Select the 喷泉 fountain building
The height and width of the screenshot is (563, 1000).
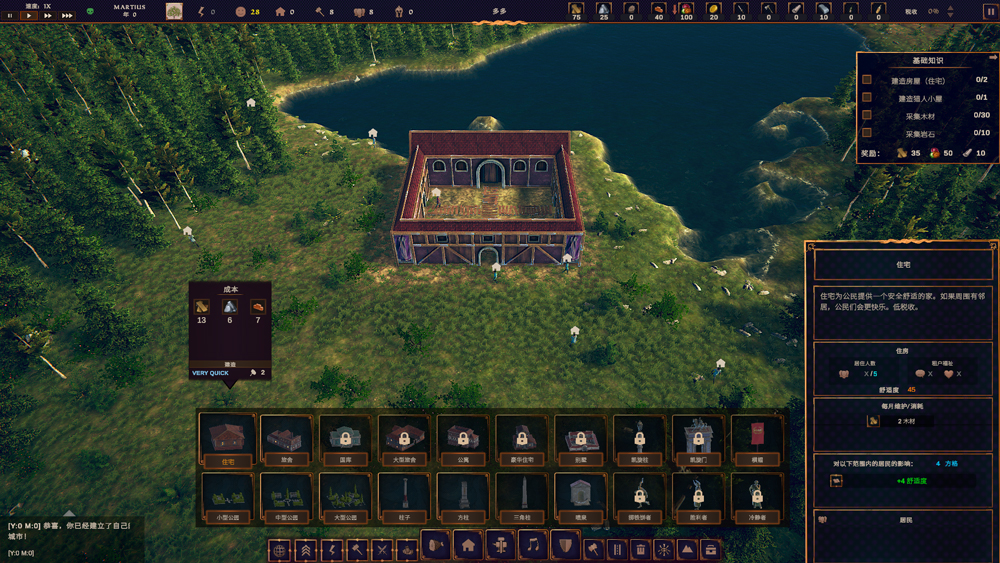tap(581, 496)
